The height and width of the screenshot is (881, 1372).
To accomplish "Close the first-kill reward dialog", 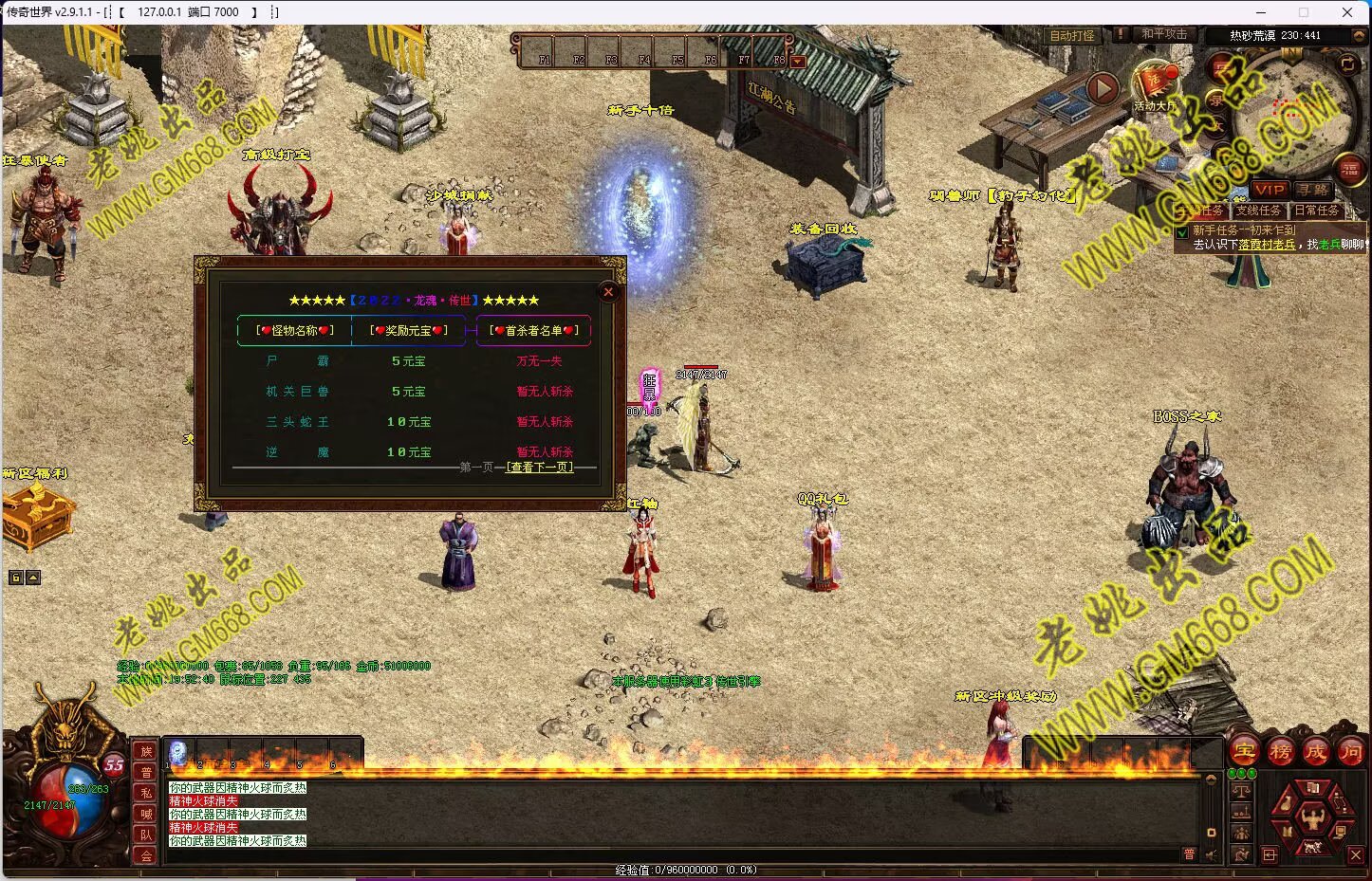I will pos(609,292).
